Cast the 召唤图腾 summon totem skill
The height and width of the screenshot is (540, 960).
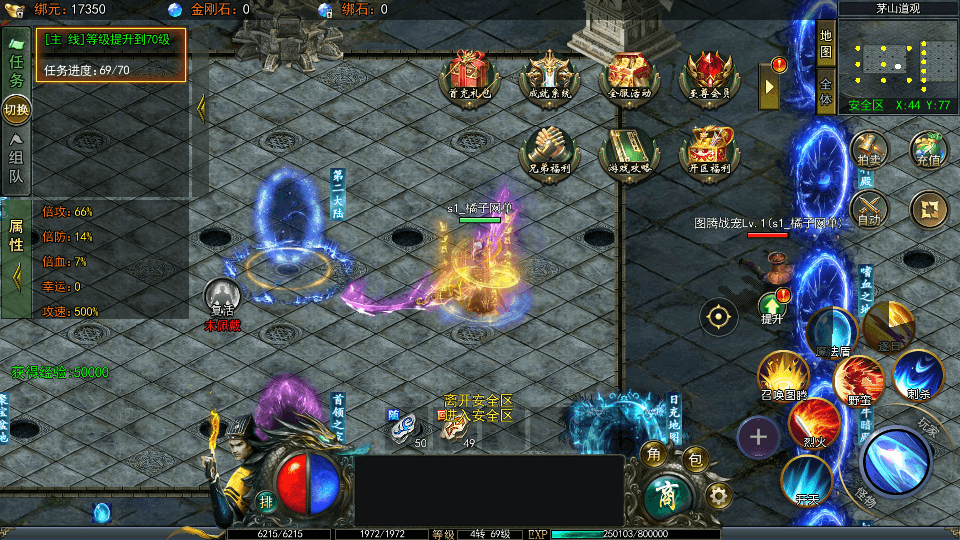783,375
